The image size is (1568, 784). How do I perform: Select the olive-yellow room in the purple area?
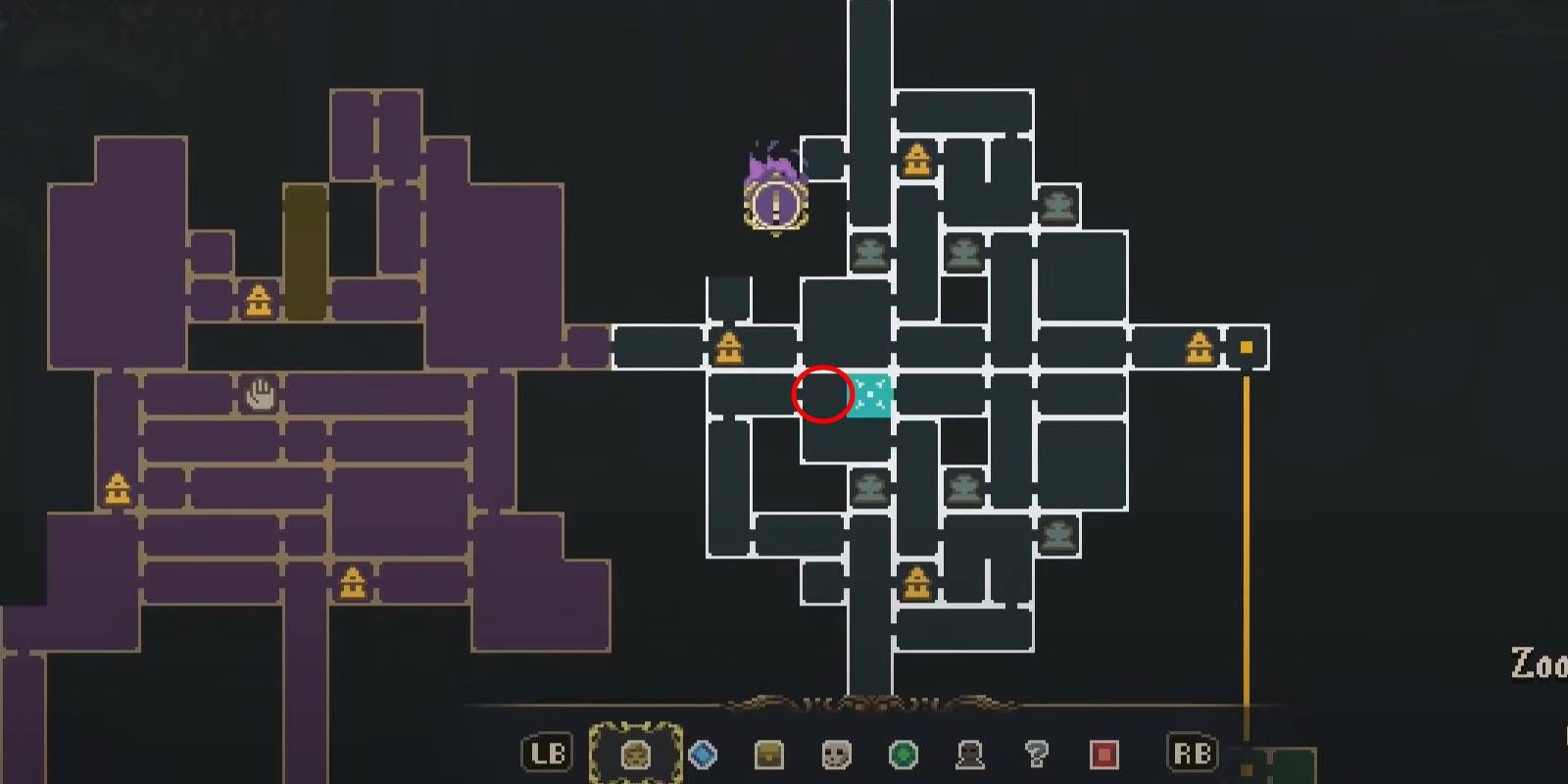click(x=305, y=251)
